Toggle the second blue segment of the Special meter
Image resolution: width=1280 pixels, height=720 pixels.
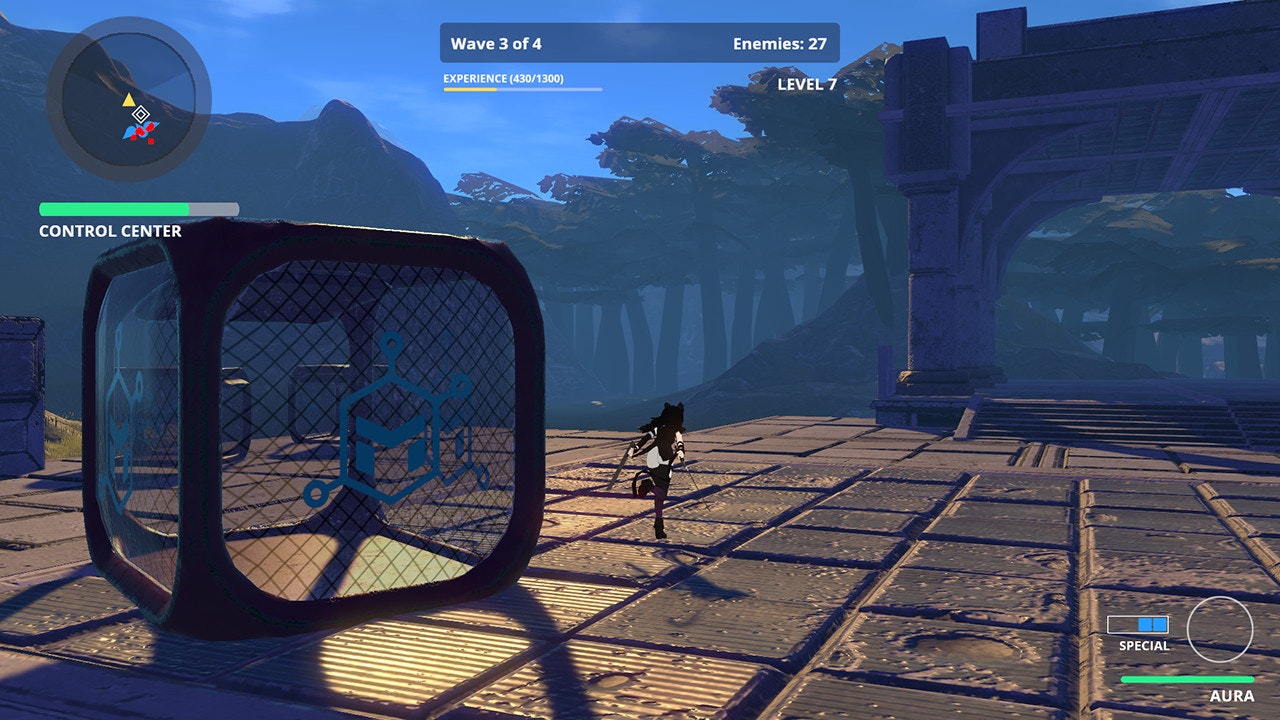pos(1159,624)
